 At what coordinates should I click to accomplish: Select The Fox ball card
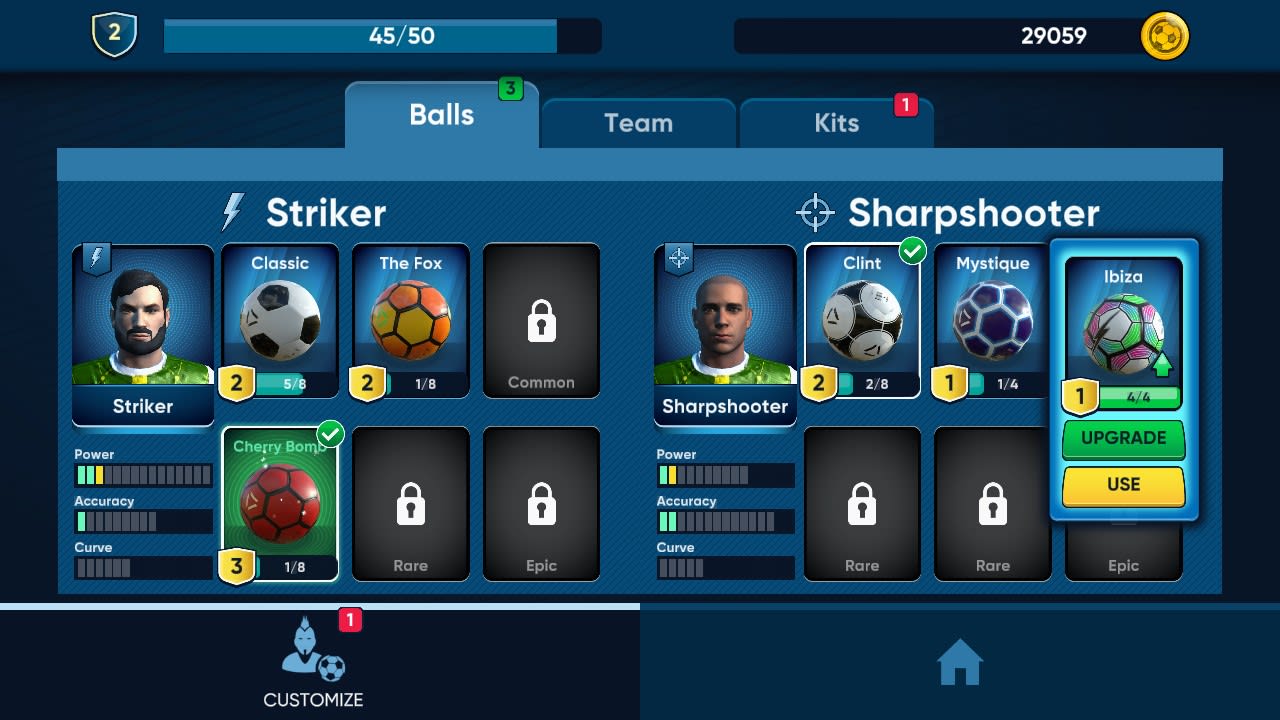[410, 320]
